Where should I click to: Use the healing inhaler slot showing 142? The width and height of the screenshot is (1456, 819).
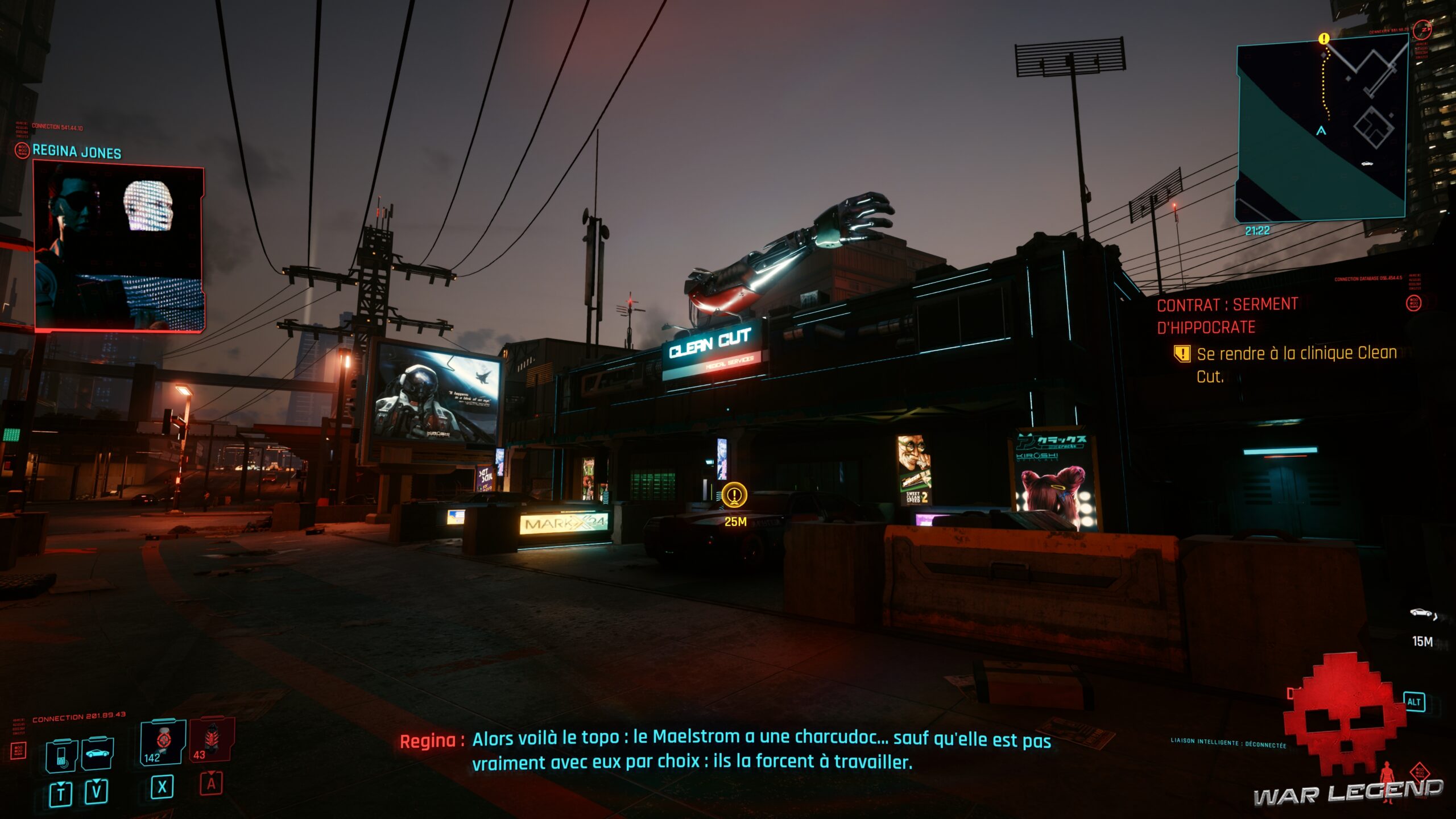tap(163, 742)
